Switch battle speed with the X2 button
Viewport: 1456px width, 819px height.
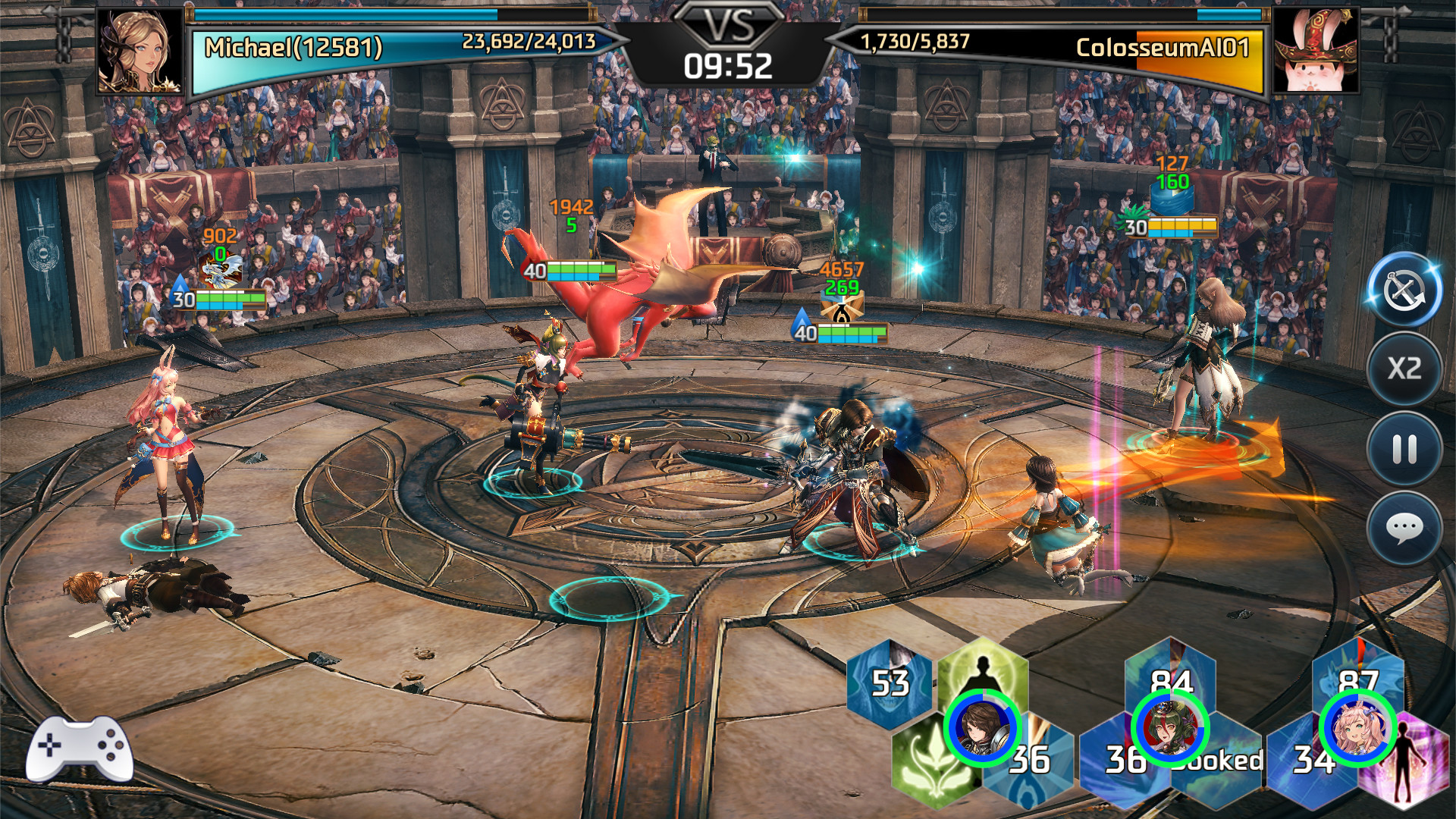1404,369
